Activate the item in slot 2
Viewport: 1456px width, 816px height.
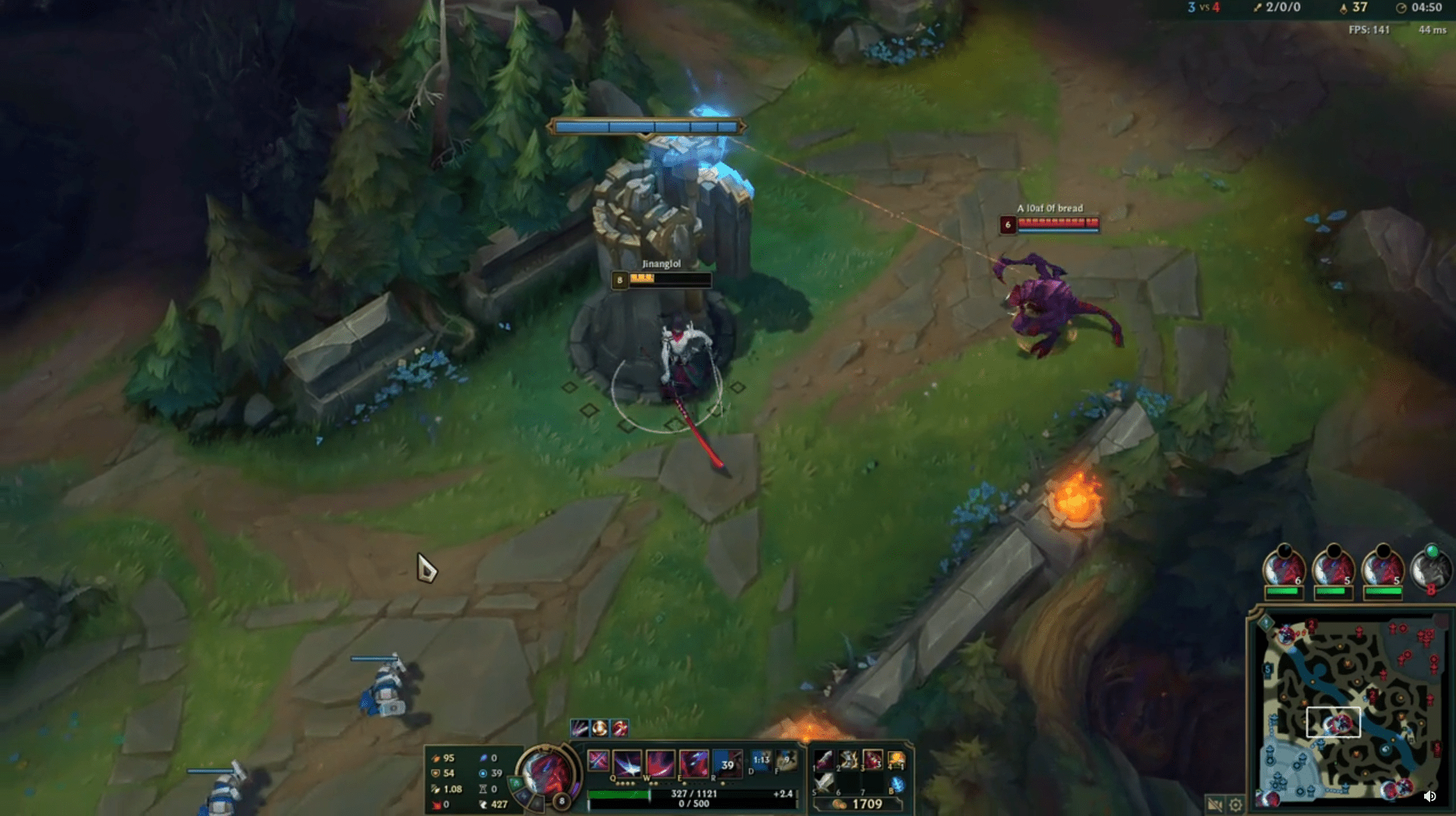tap(848, 759)
